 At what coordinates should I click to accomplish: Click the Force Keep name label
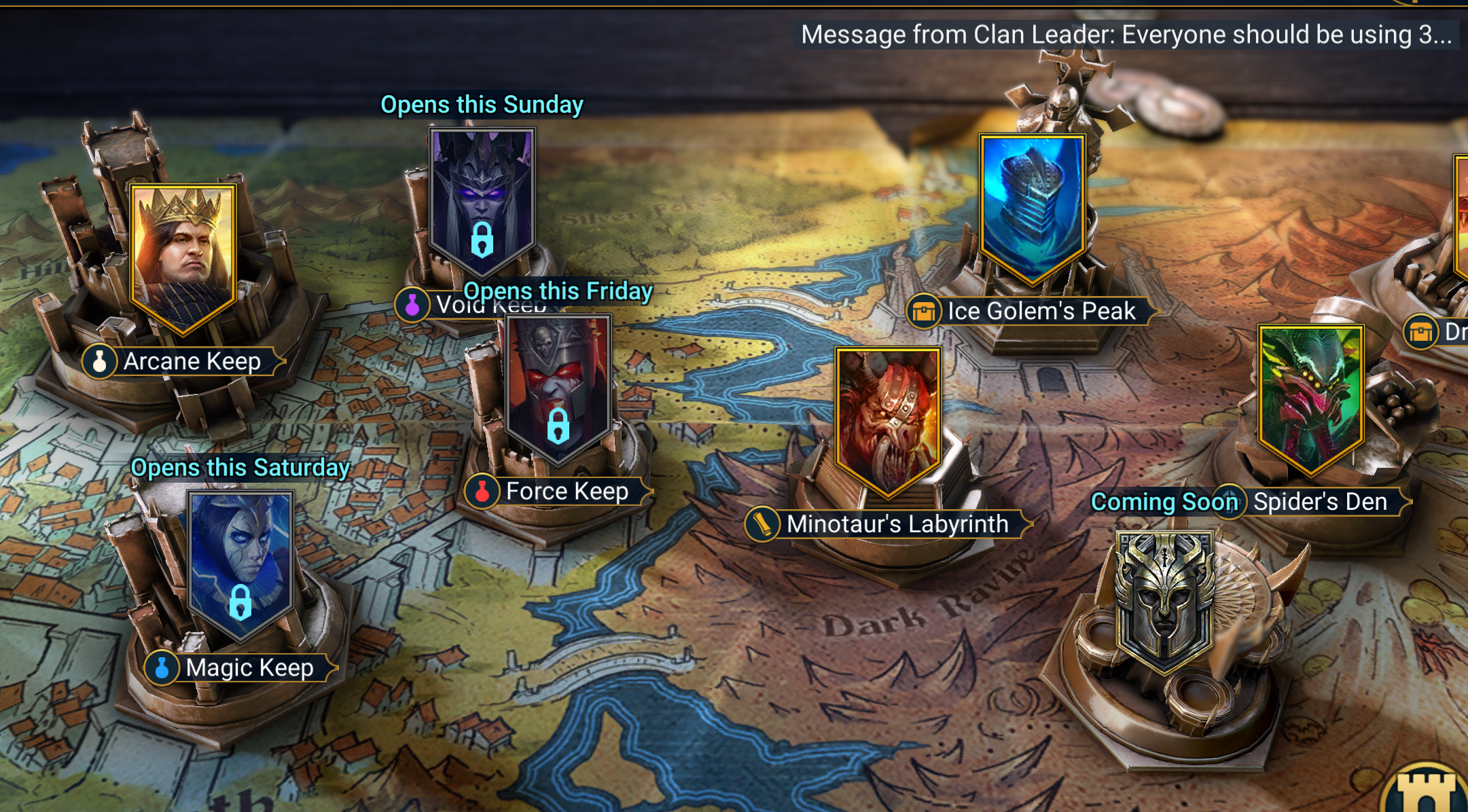coord(567,491)
